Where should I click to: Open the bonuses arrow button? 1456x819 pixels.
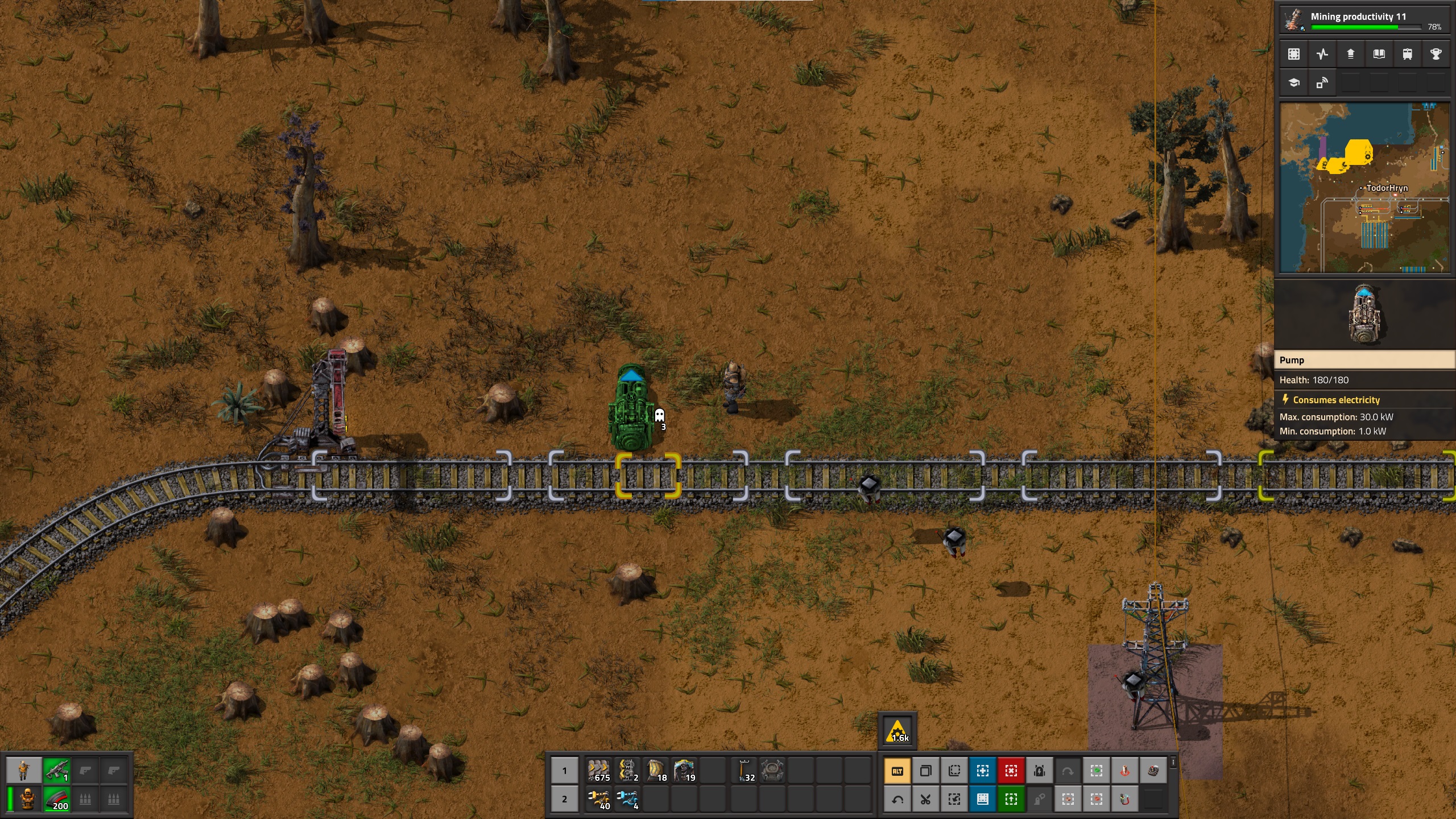click(1350, 54)
